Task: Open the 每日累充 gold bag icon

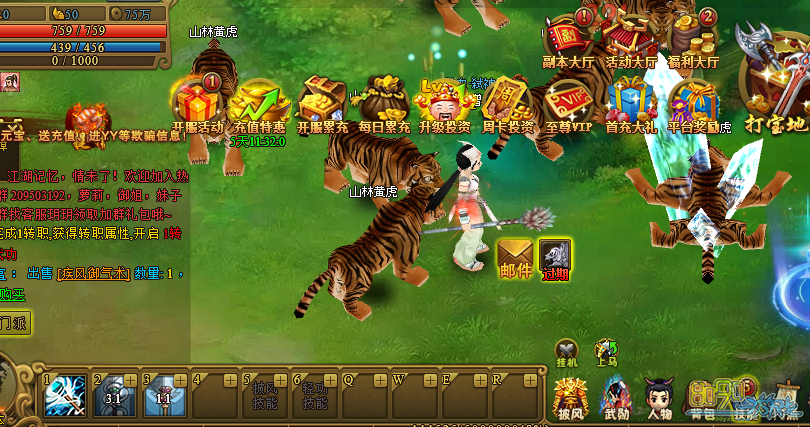Action: tap(384, 102)
